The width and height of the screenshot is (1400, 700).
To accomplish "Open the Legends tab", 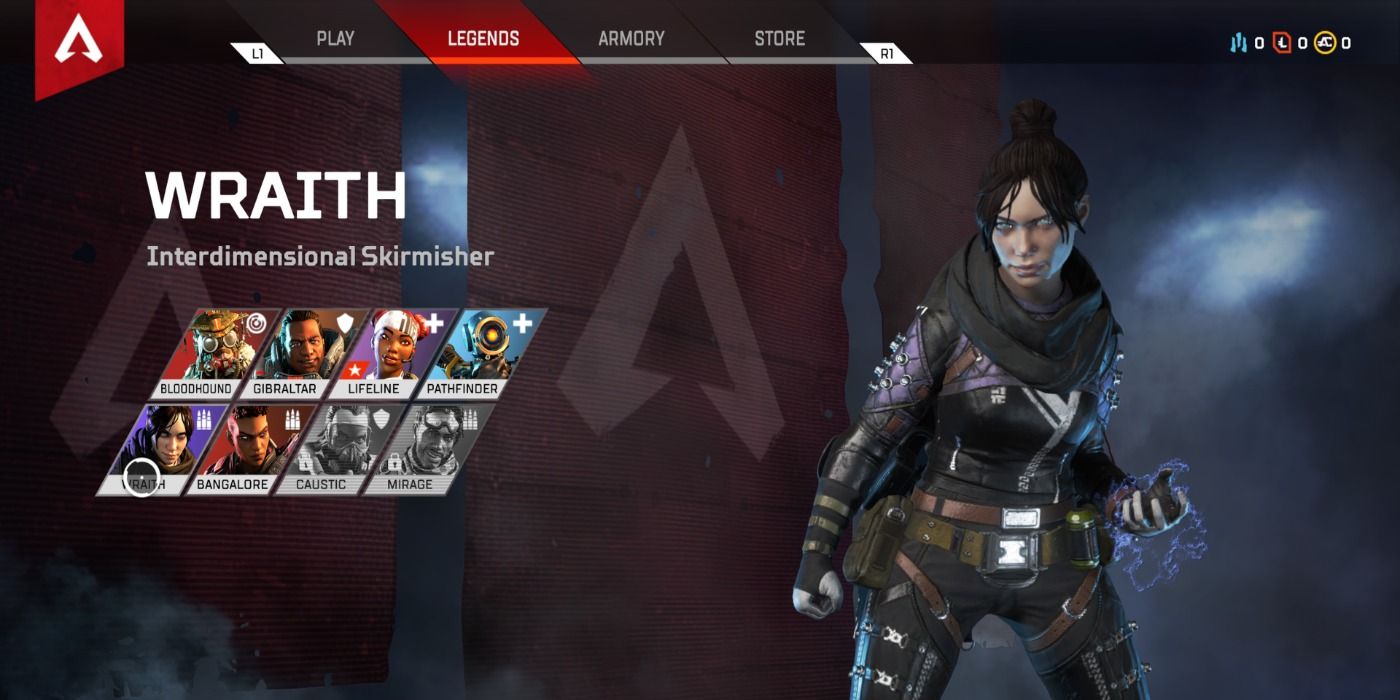I will [x=483, y=39].
